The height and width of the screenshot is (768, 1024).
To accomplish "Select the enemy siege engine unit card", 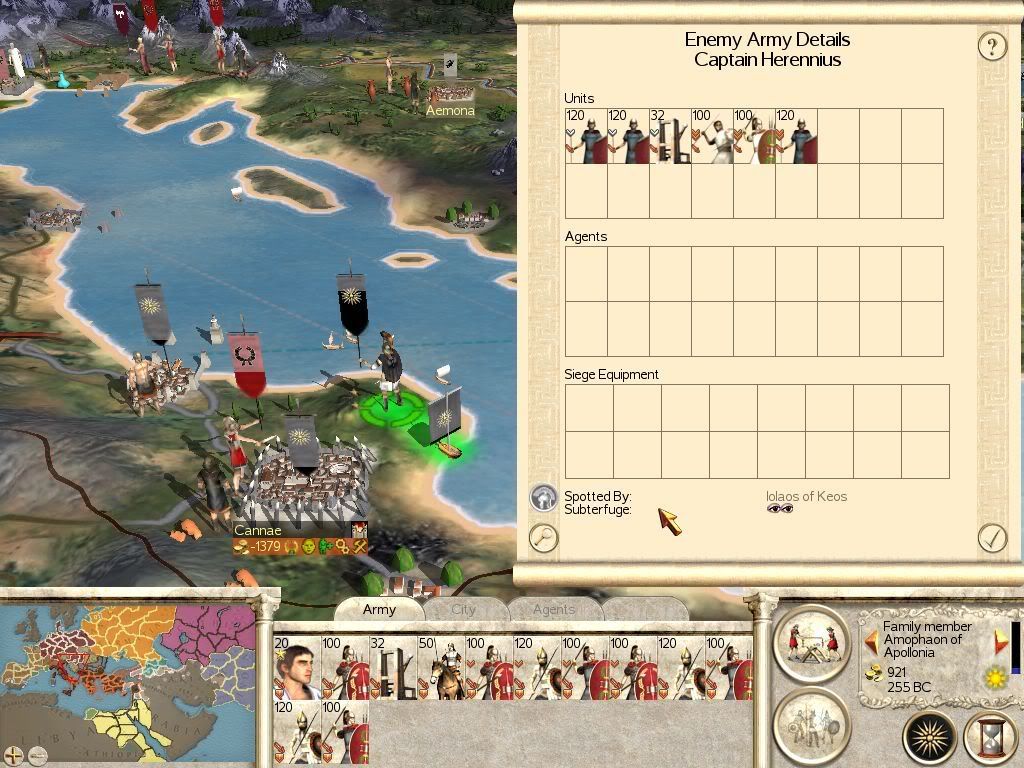I will click(671, 137).
